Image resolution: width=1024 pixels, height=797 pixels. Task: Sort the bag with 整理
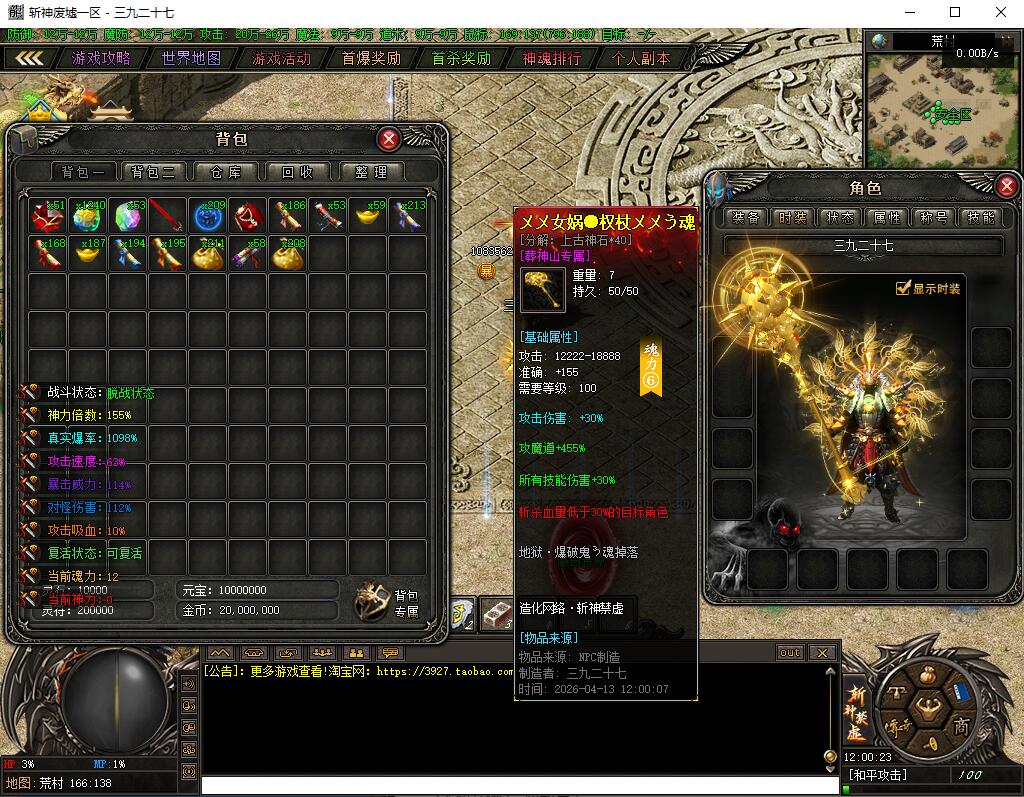pos(371,172)
